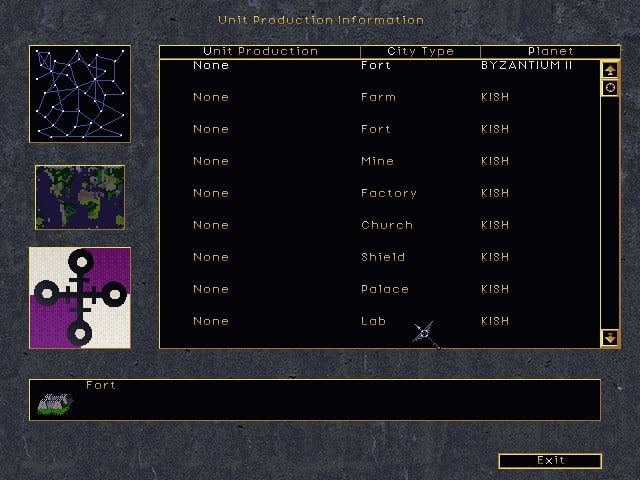Click the scroll down arrow
The image size is (640, 480).
610,338
